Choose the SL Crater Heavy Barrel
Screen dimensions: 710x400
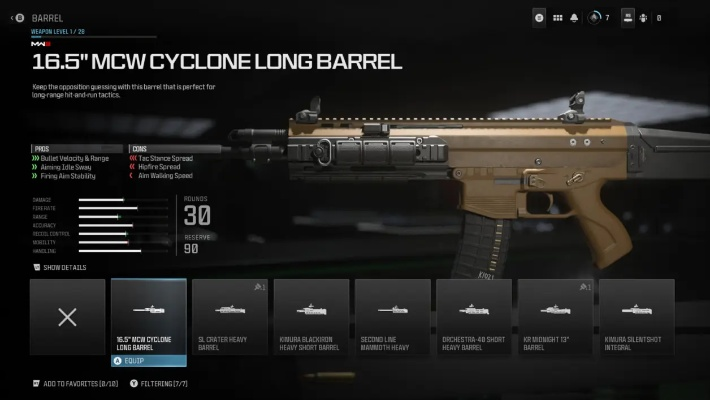pos(229,317)
